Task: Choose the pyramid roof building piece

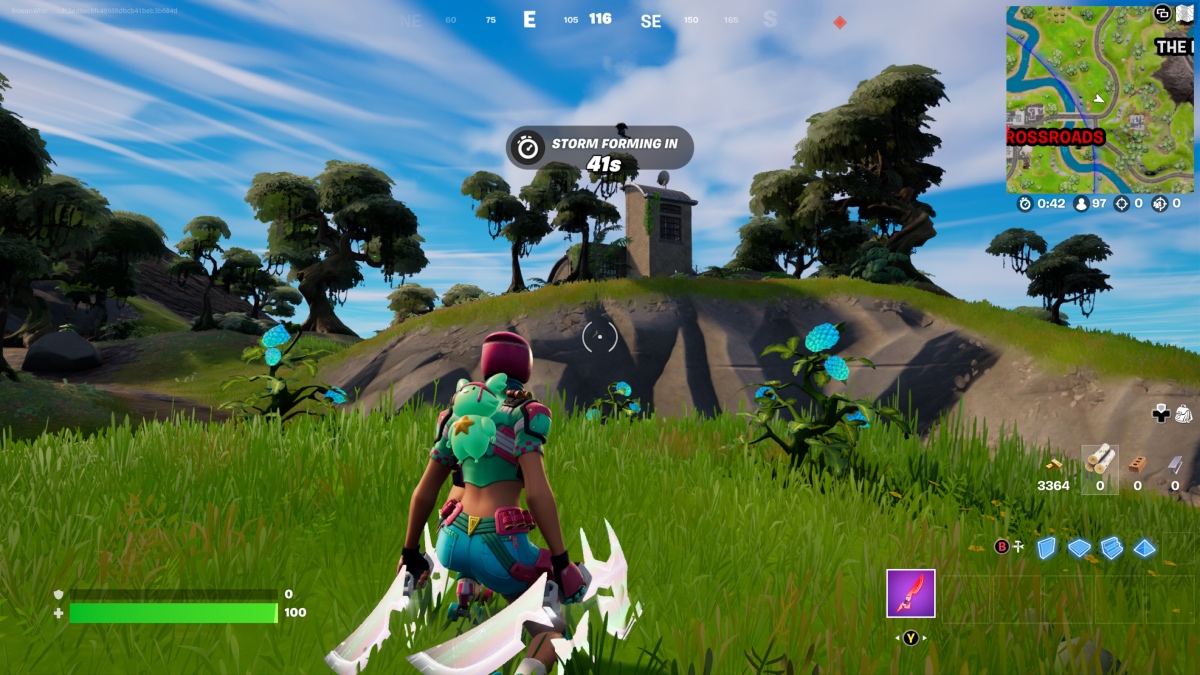Action: point(1145,548)
